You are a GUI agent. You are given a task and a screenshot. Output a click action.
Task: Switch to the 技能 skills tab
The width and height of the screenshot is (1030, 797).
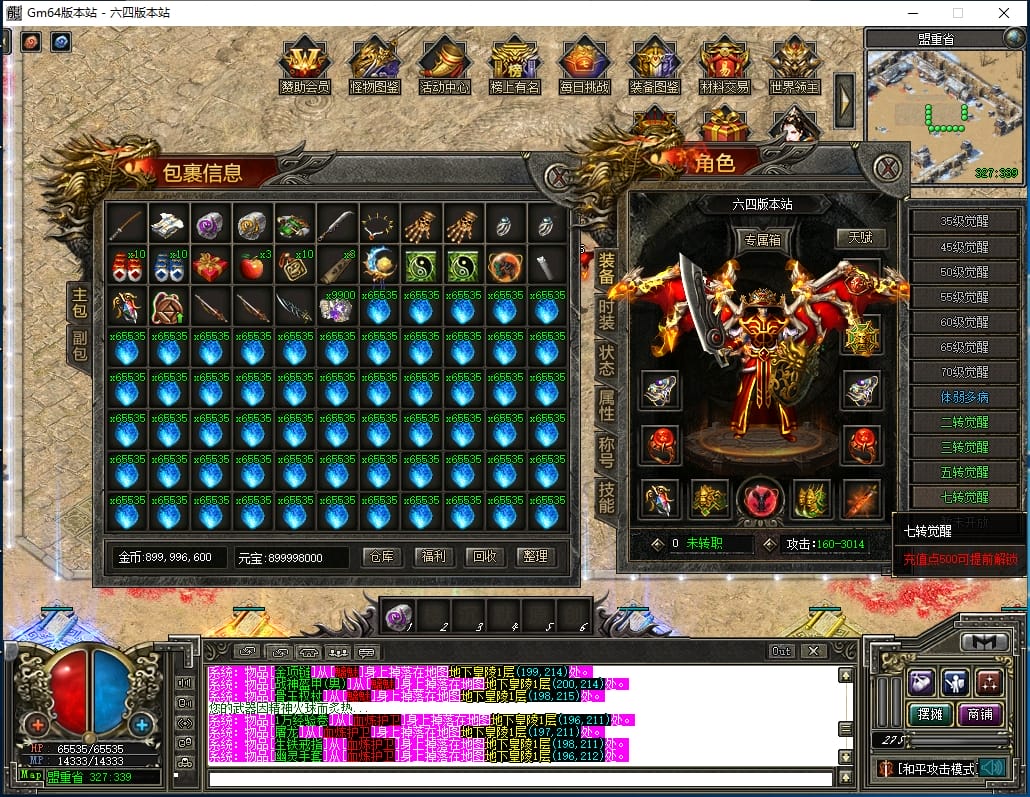point(606,496)
